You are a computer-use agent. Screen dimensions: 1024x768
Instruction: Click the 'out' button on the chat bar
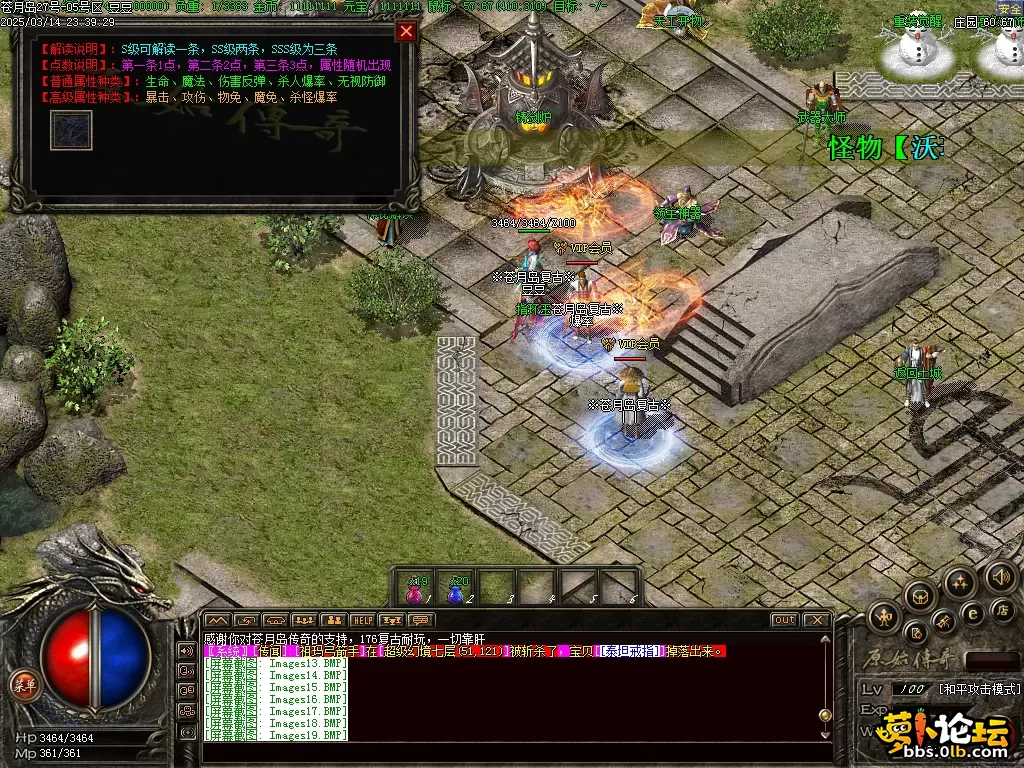tap(785, 620)
